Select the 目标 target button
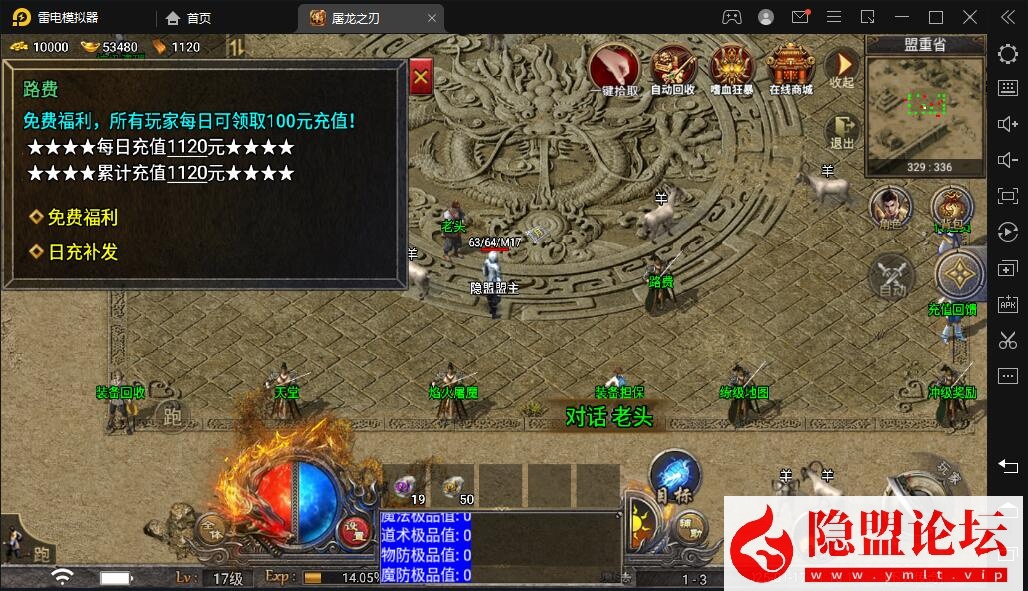The image size is (1028, 591). coord(674,476)
